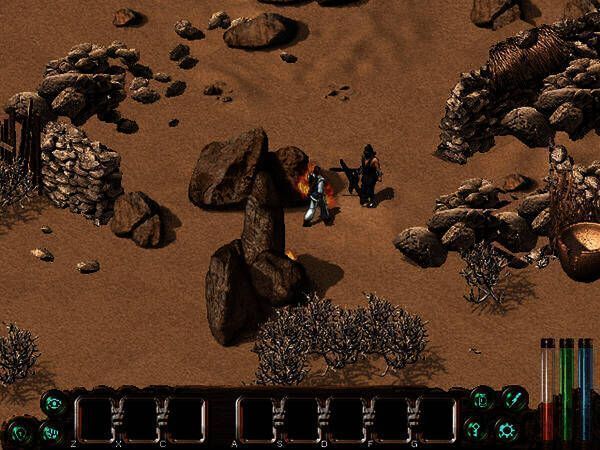Open the gear settings button
The width and height of the screenshot is (600, 450).
(x=507, y=431)
